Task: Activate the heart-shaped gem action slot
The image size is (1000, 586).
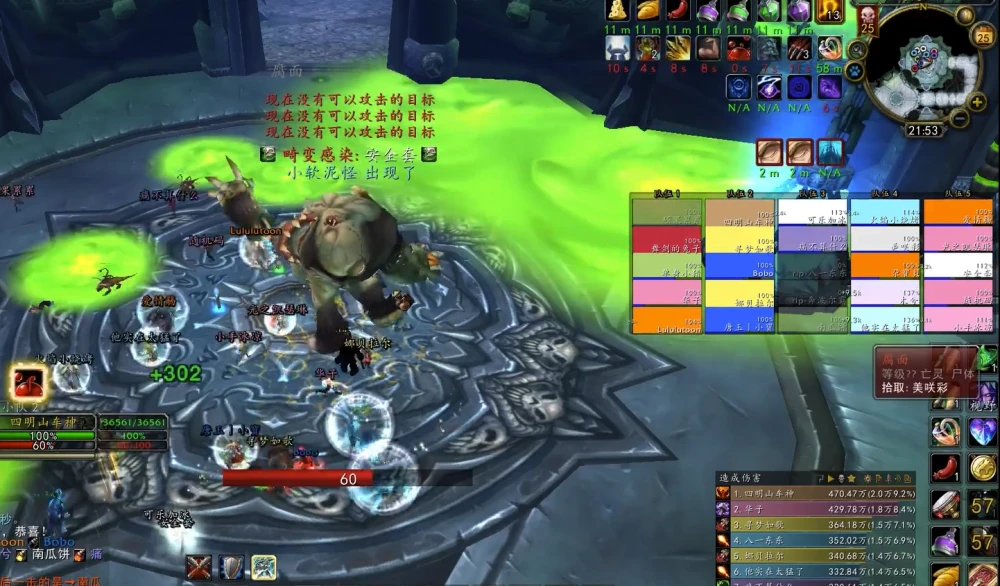Action: point(982,432)
